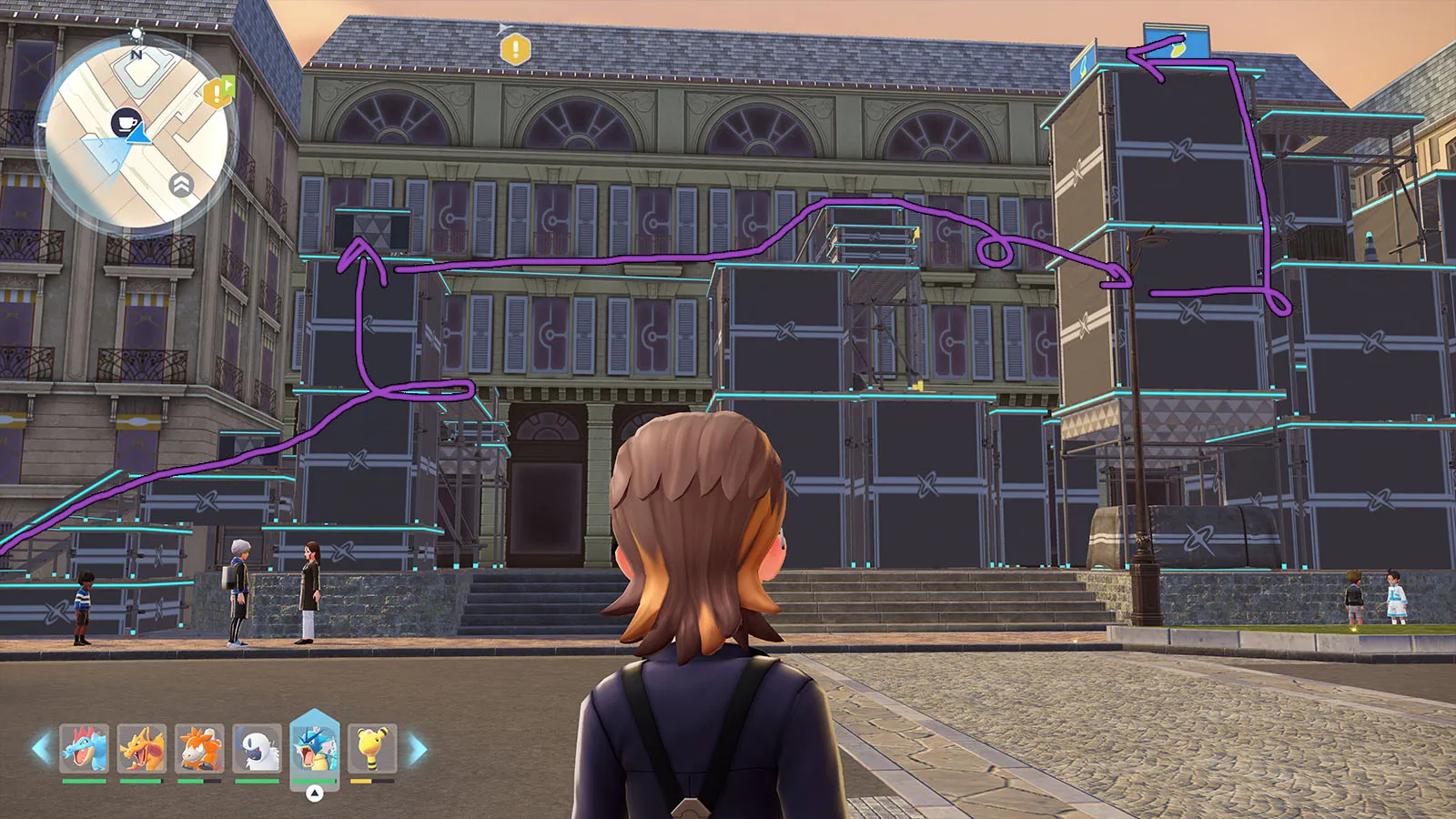Select the café cup marker on the minimap

[126, 122]
